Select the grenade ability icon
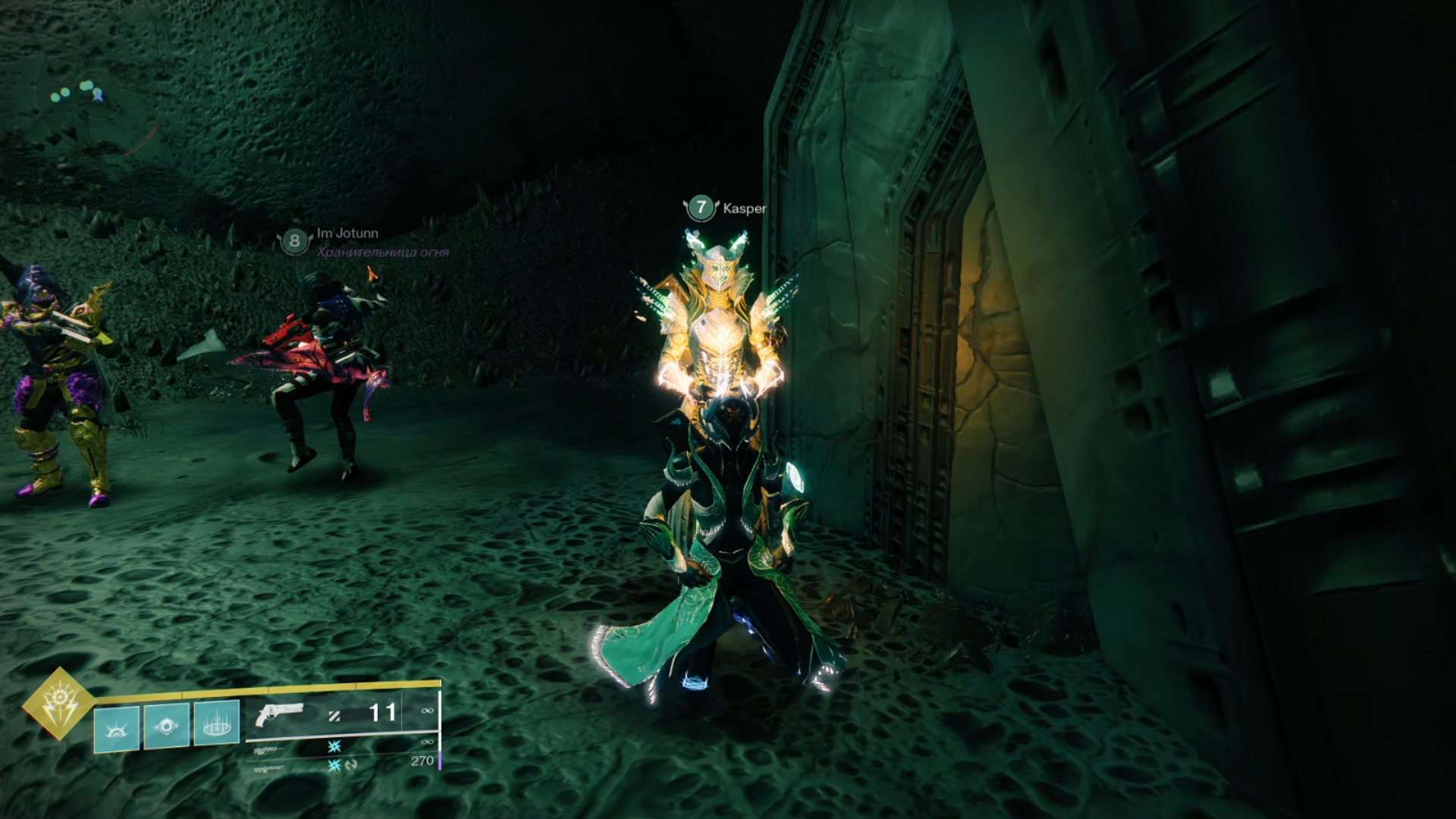The image size is (1456, 819). (117, 728)
